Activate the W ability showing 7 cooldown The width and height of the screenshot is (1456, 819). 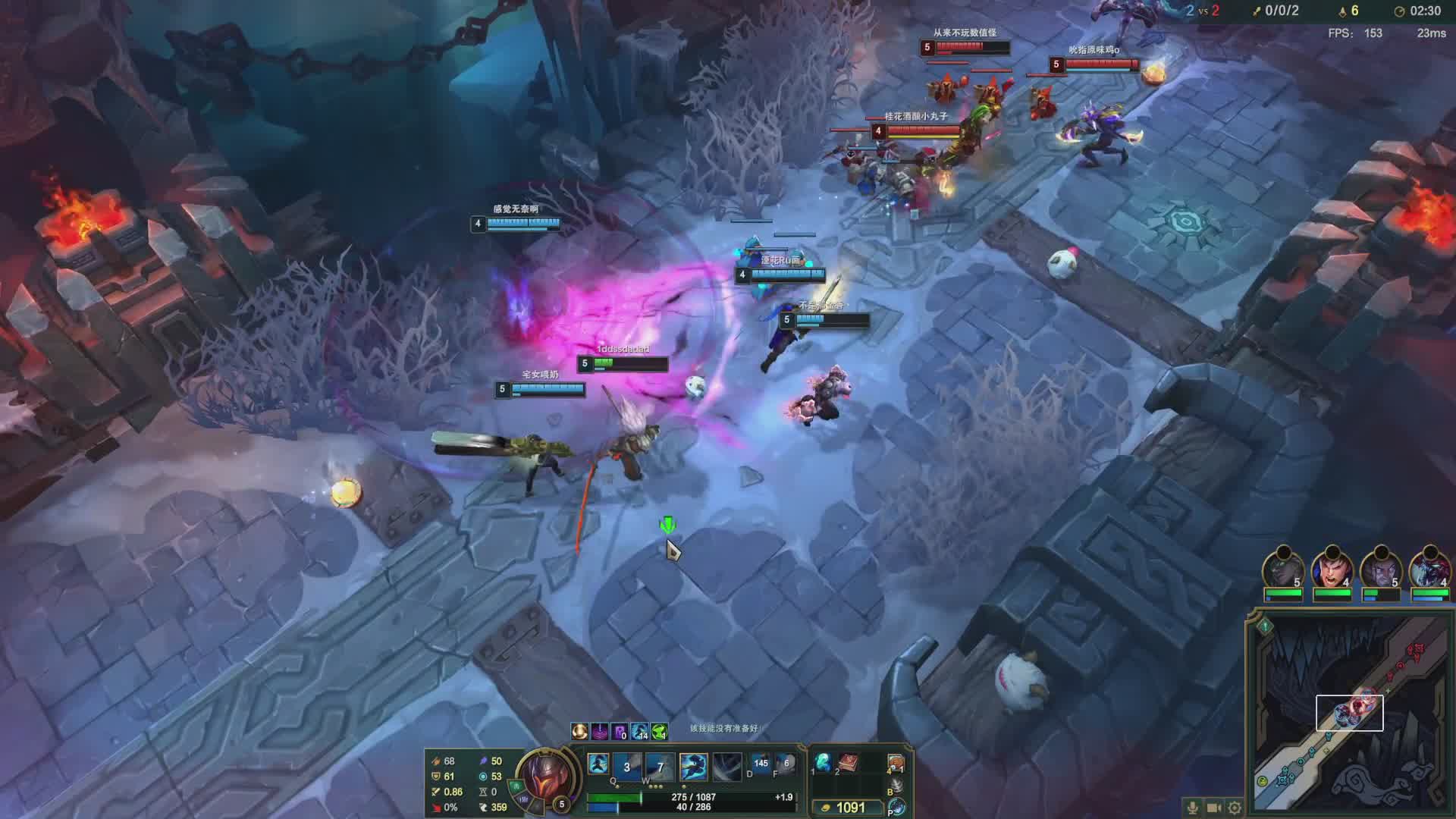pyautogui.click(x=660, y=767)
